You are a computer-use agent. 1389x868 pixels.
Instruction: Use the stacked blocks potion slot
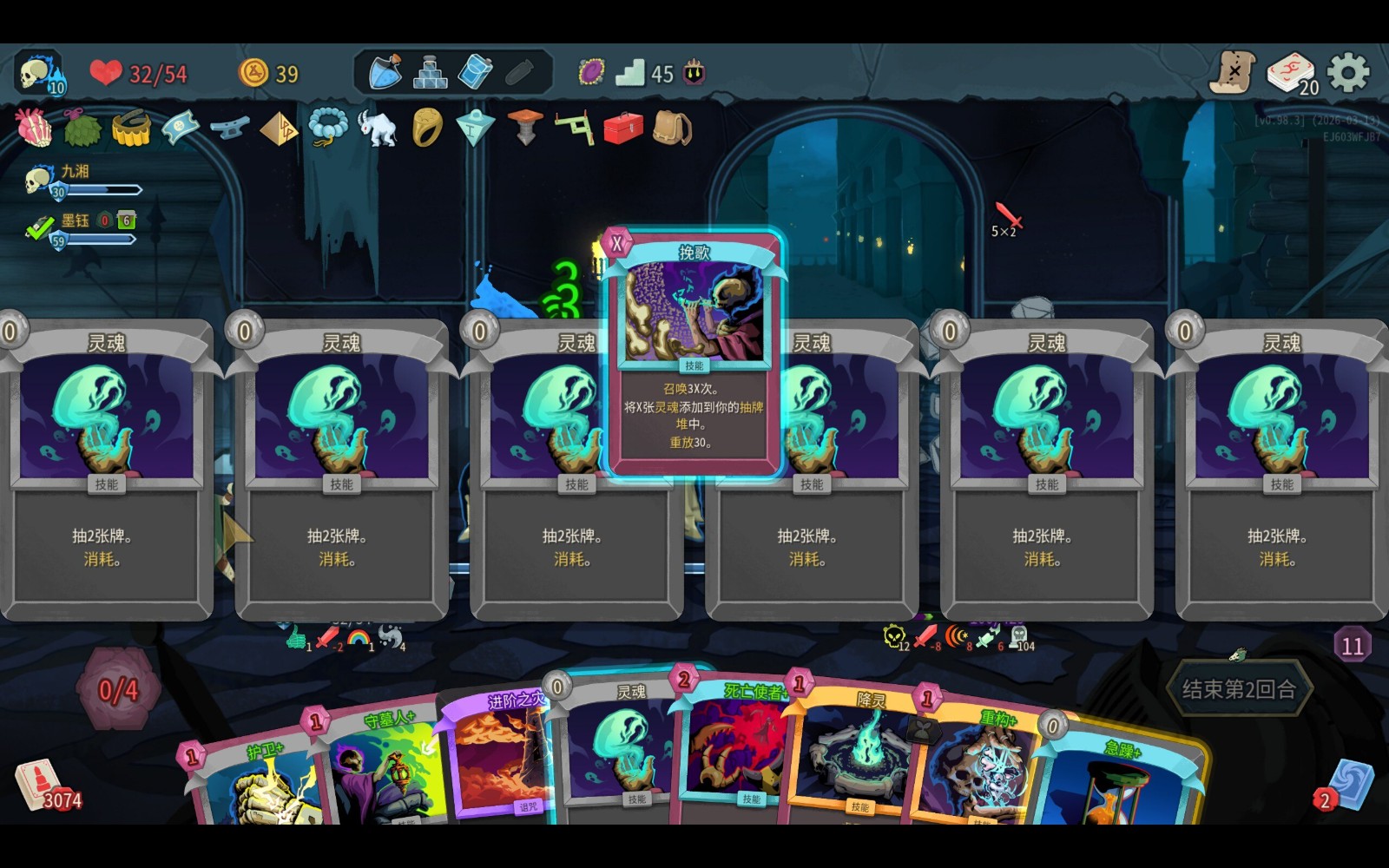point(430,73)
